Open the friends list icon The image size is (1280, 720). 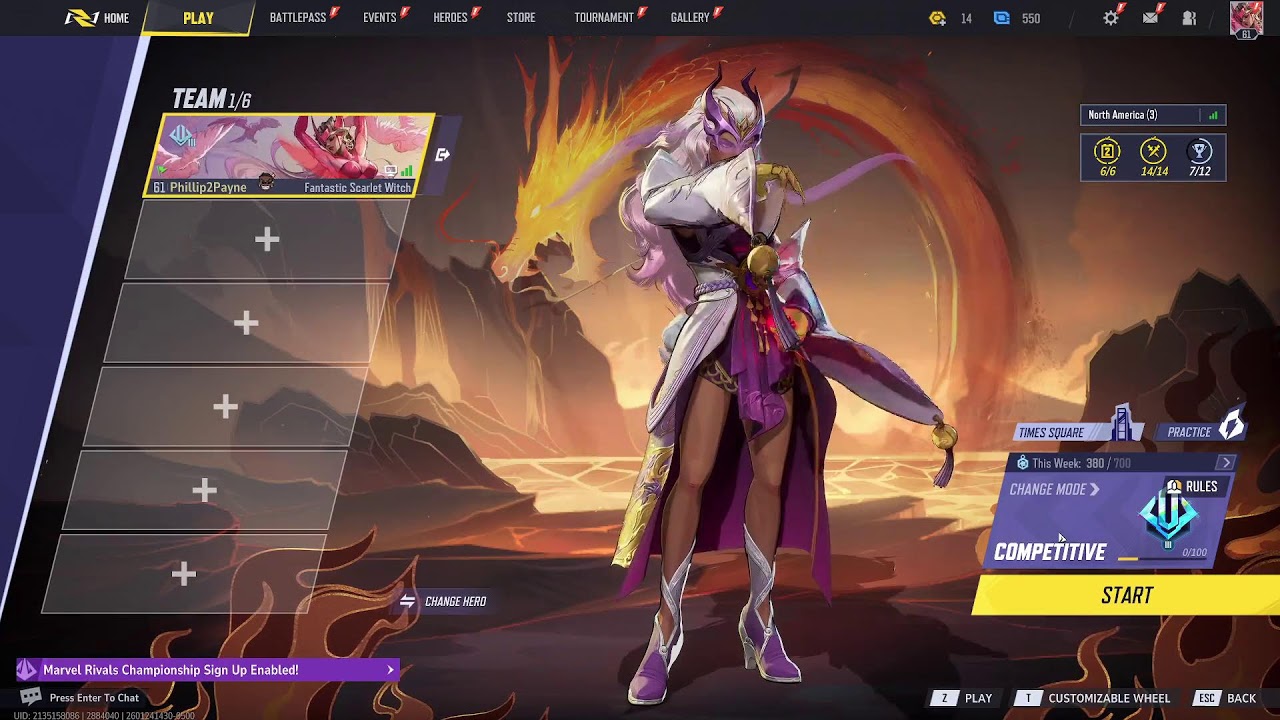(1189, 18)
